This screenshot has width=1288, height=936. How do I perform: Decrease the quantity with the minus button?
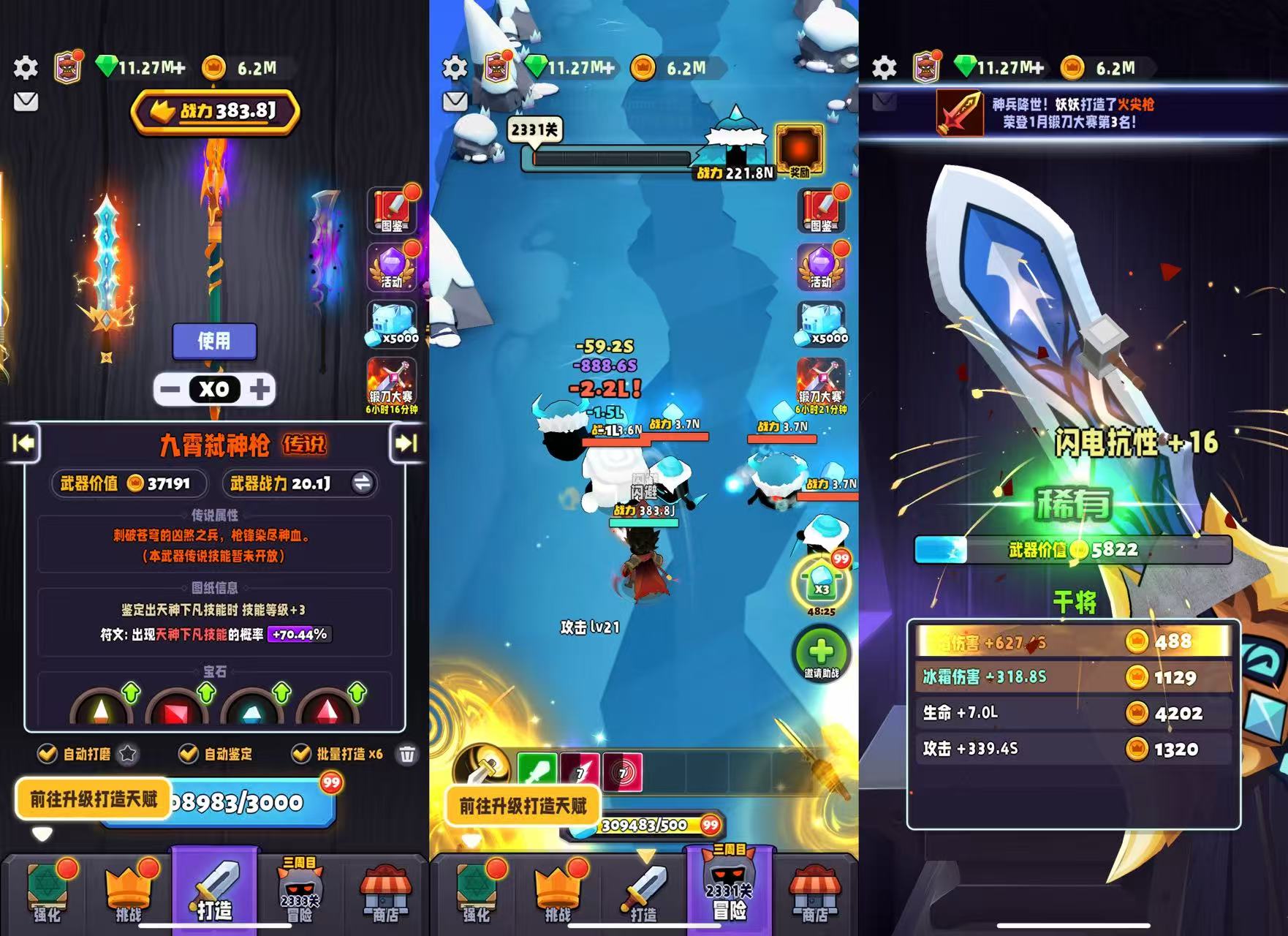coord(170,389)
